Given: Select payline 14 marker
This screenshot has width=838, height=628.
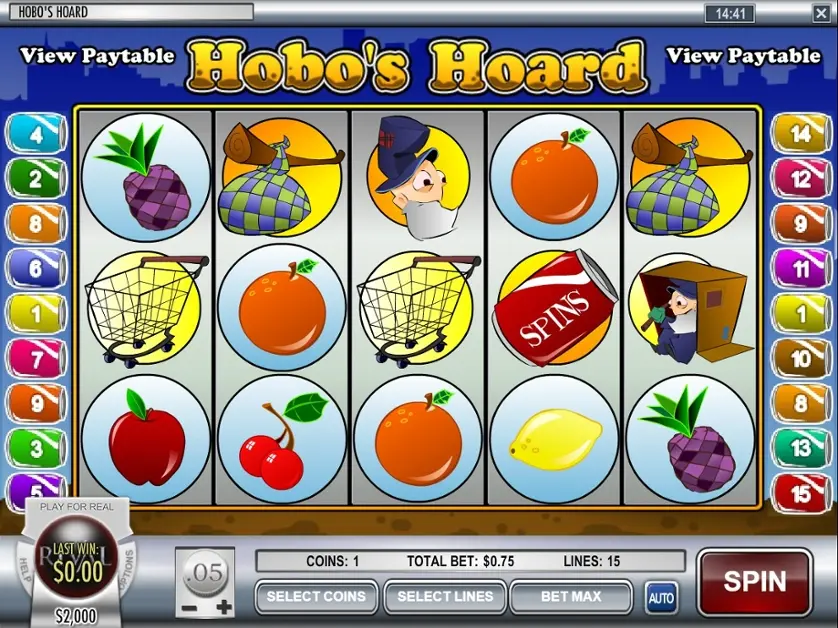Looking at the screenshot, I should tap(800, 134).
